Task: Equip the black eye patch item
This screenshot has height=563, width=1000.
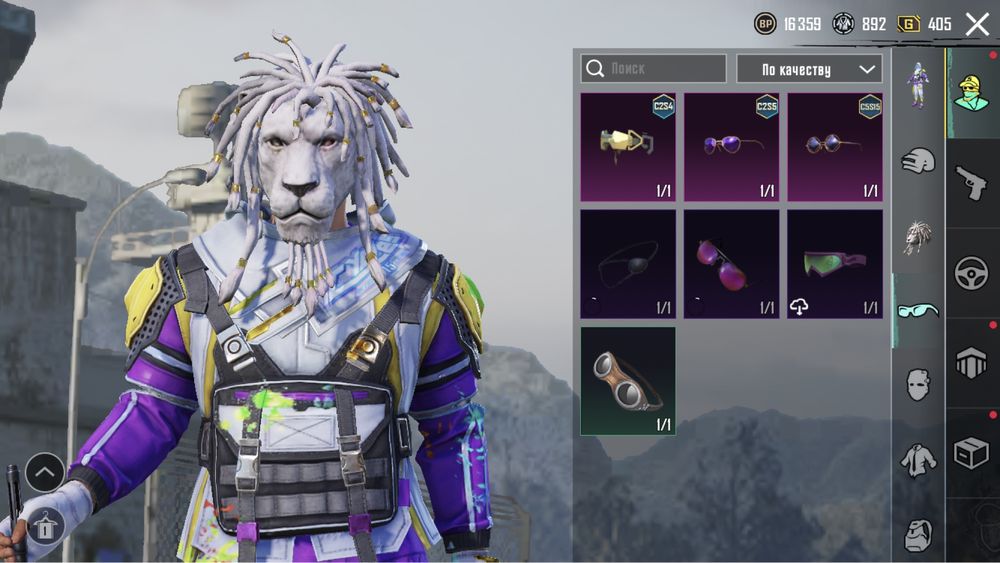Action: pyautogui.click(x=628, y=264)
